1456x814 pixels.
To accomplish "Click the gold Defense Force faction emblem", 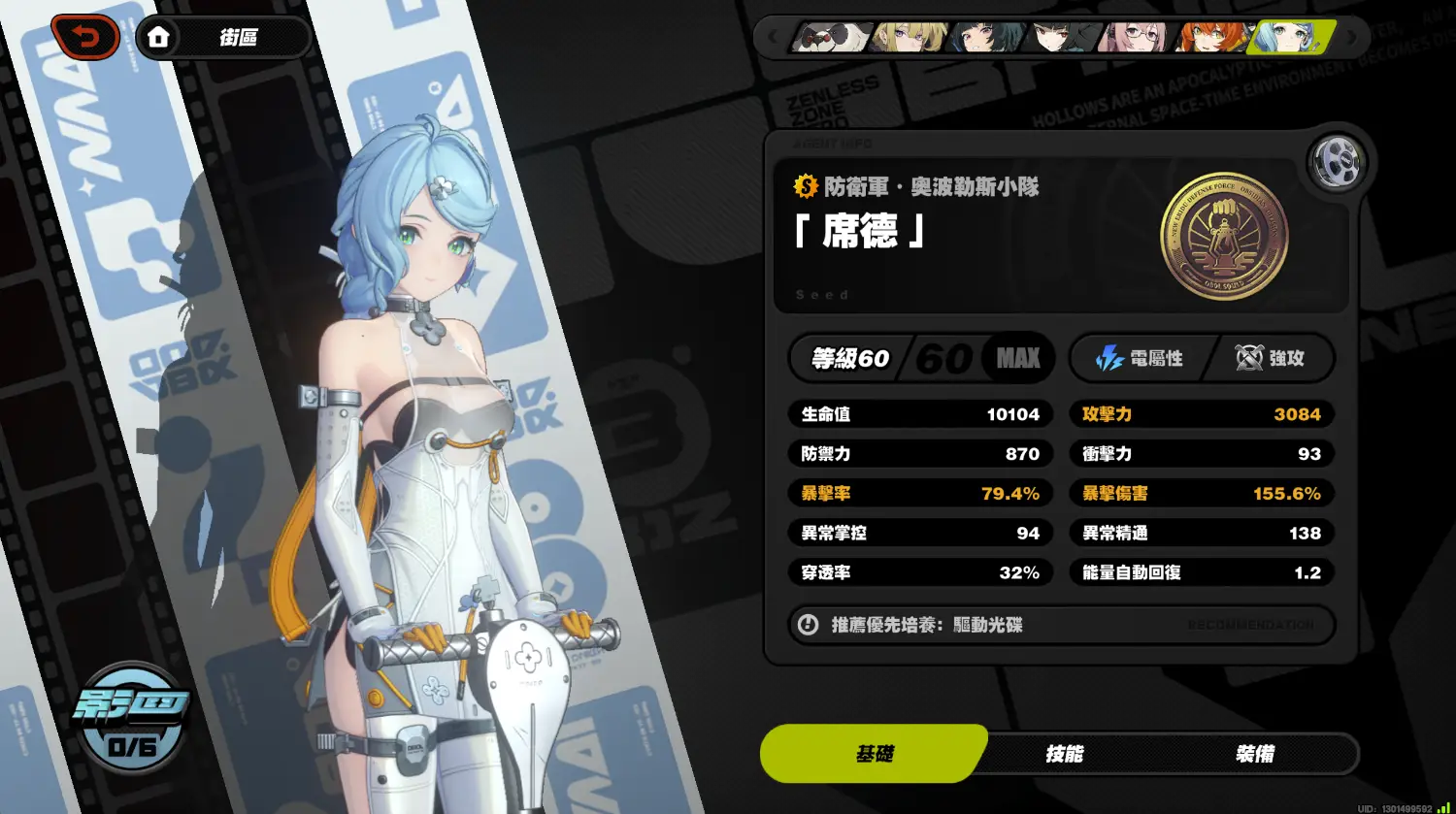I will click(x=1223, y=236).
